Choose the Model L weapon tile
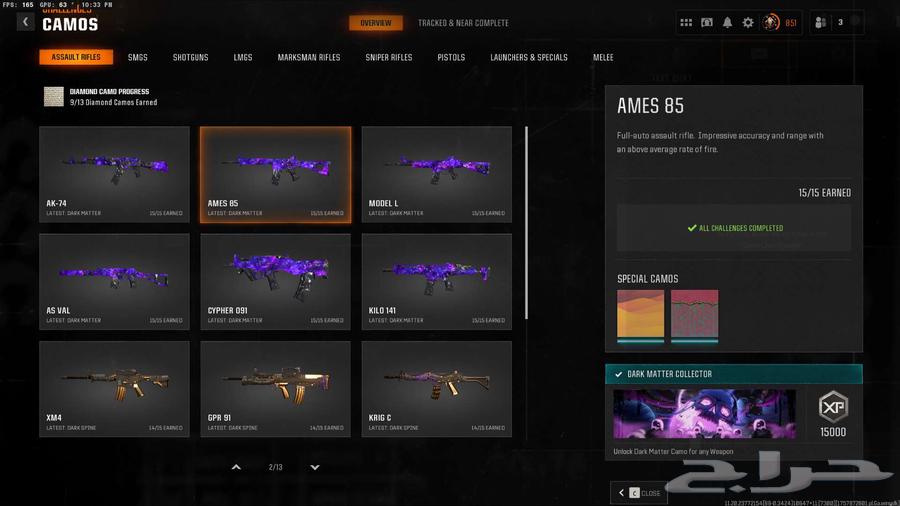 (436, 173)
